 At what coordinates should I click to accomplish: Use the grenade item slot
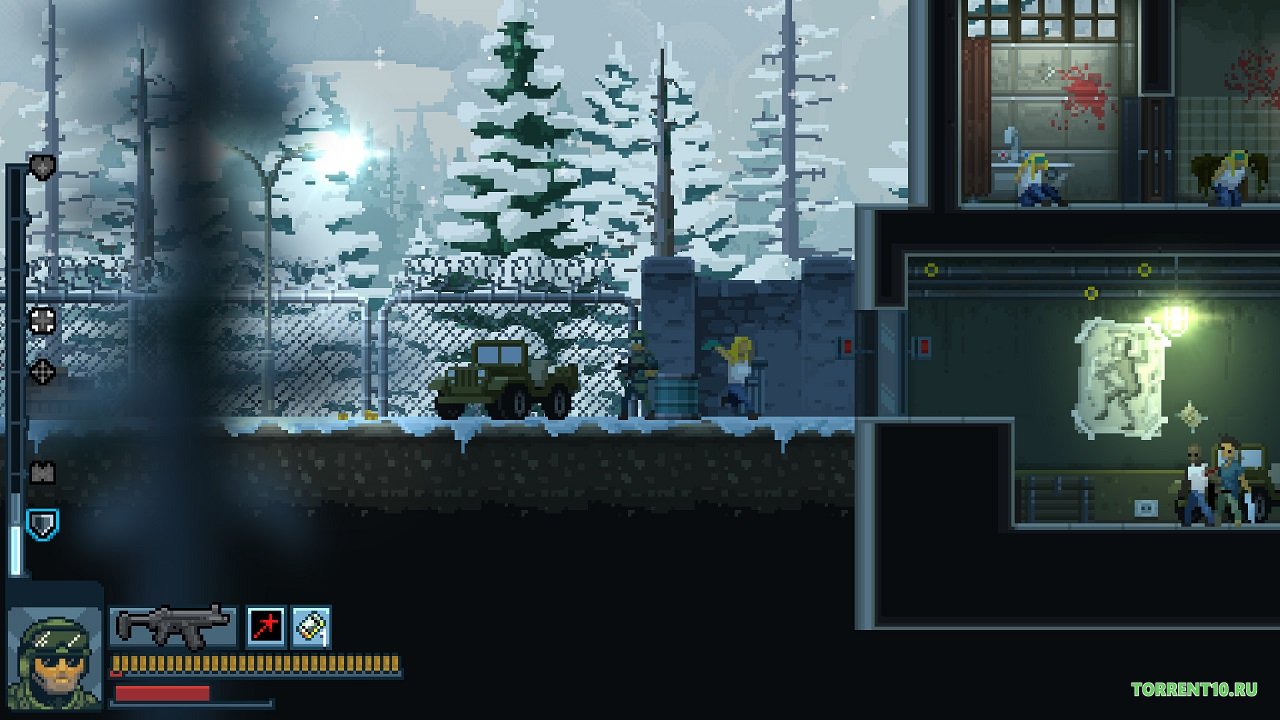(311, 627)
